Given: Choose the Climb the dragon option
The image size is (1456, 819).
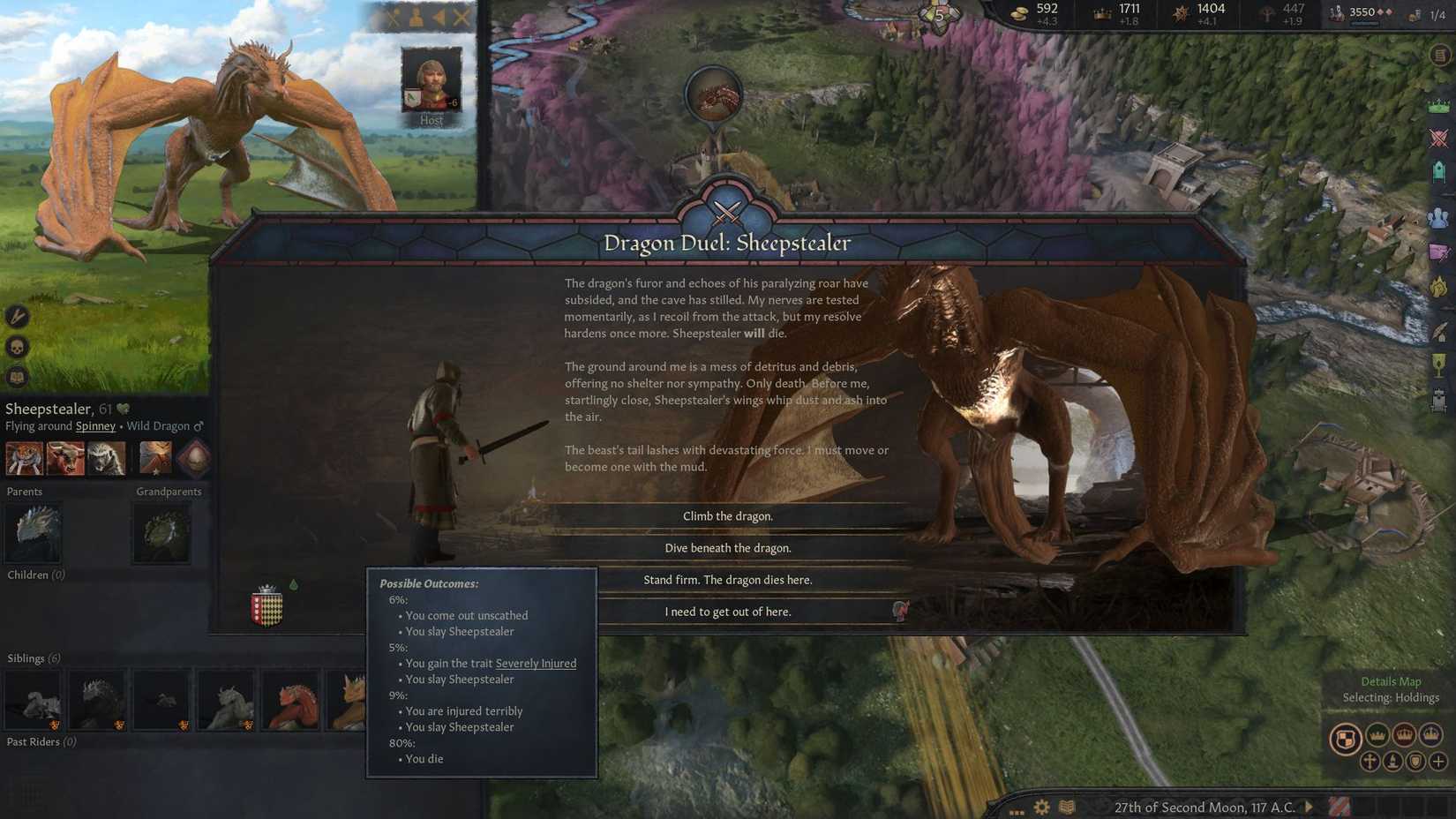Looking at the screenshot, I should point(728,515).
